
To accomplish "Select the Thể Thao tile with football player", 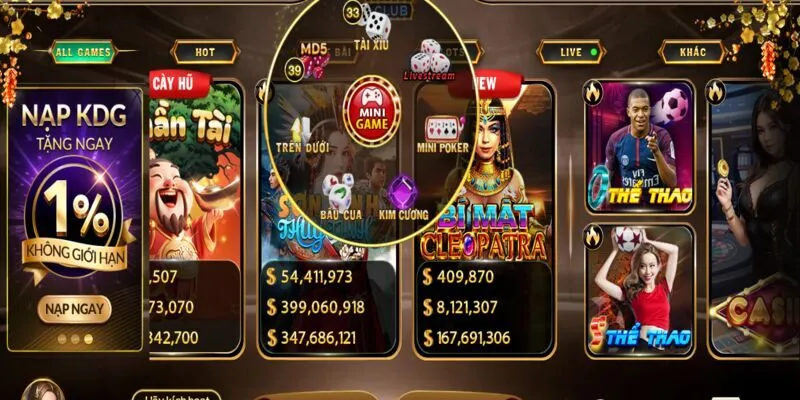I will coord(640,148).
